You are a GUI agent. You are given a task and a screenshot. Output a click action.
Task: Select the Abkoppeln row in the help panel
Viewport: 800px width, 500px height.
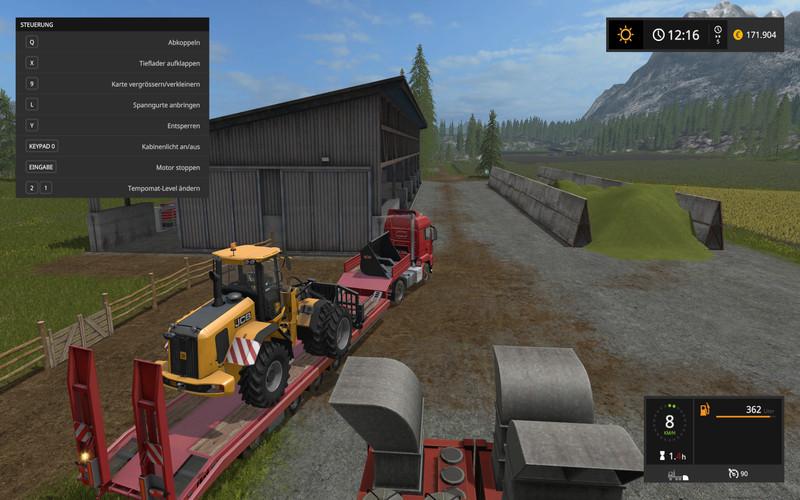click(112, 42)
